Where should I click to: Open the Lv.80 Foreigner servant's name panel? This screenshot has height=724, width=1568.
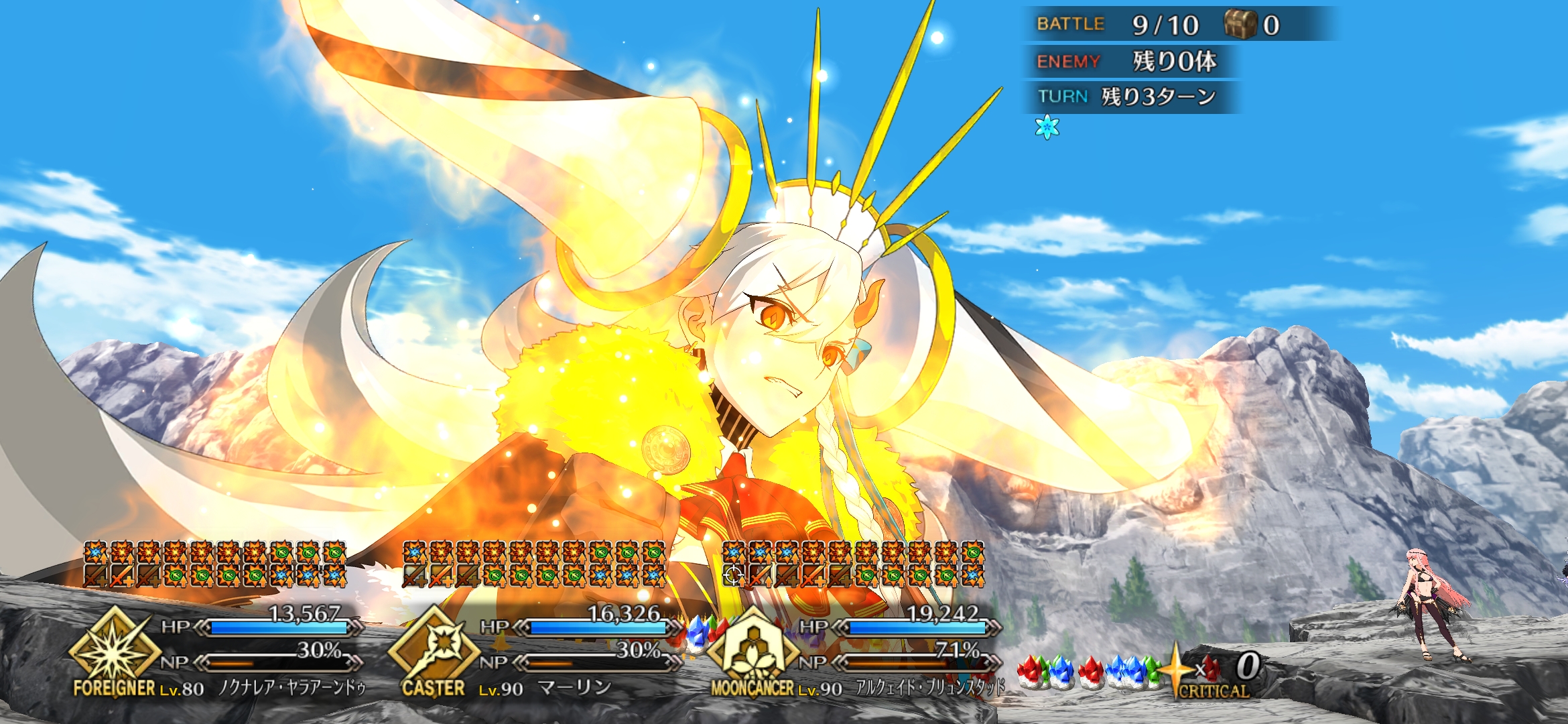click(292, 688)
